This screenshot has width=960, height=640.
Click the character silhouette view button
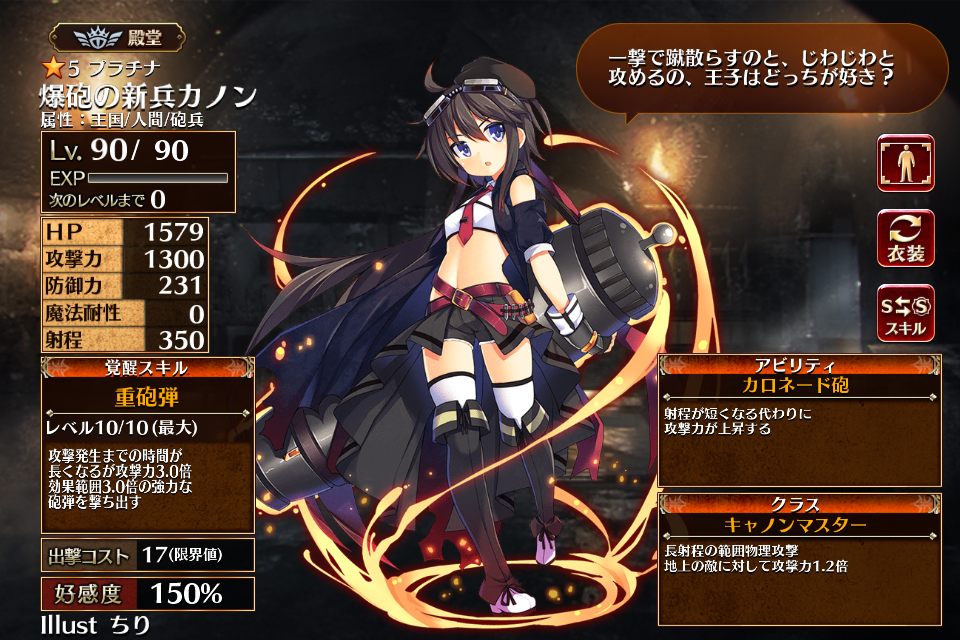point(906,163)
